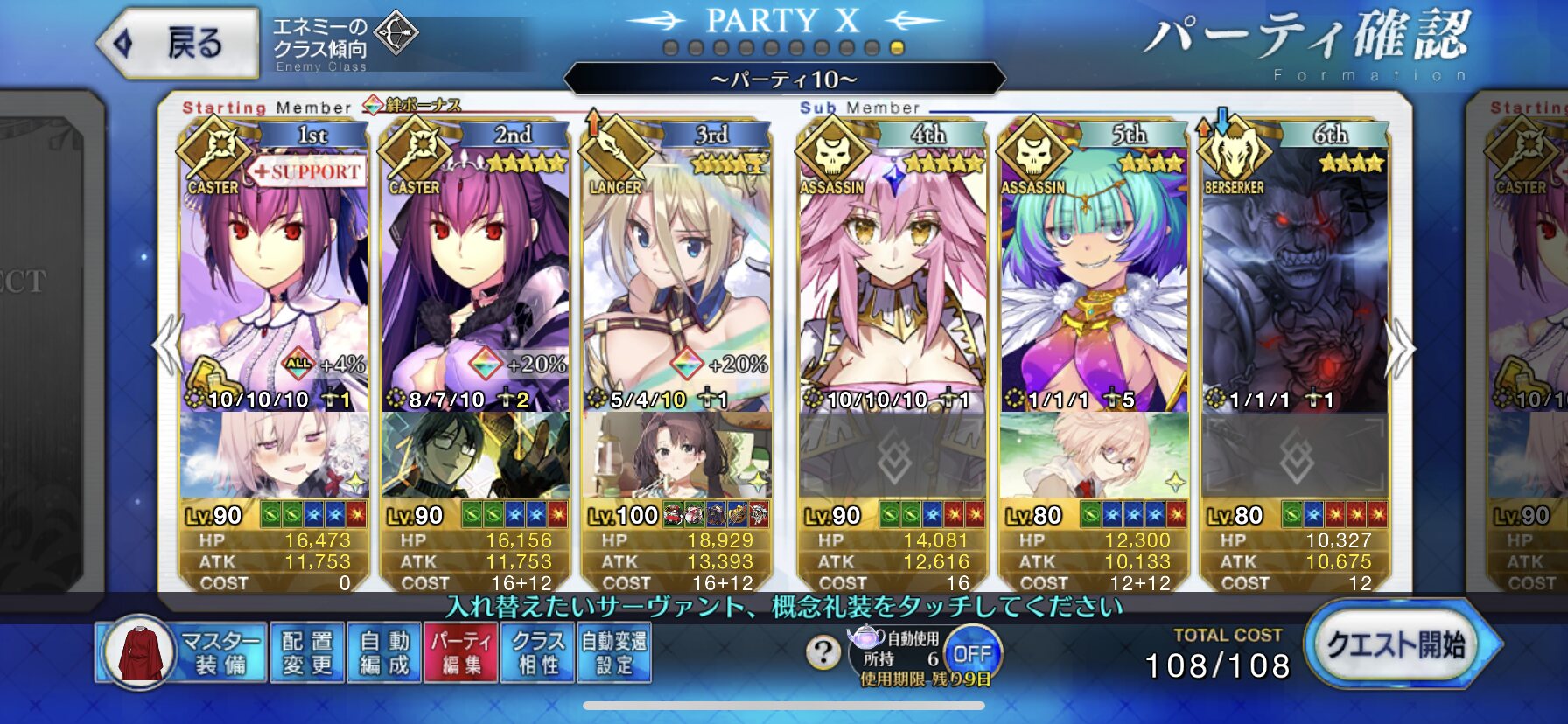Select the 4th slot pink-haired Assassin card
The image size is (1568, 724).
coord(892,280)
